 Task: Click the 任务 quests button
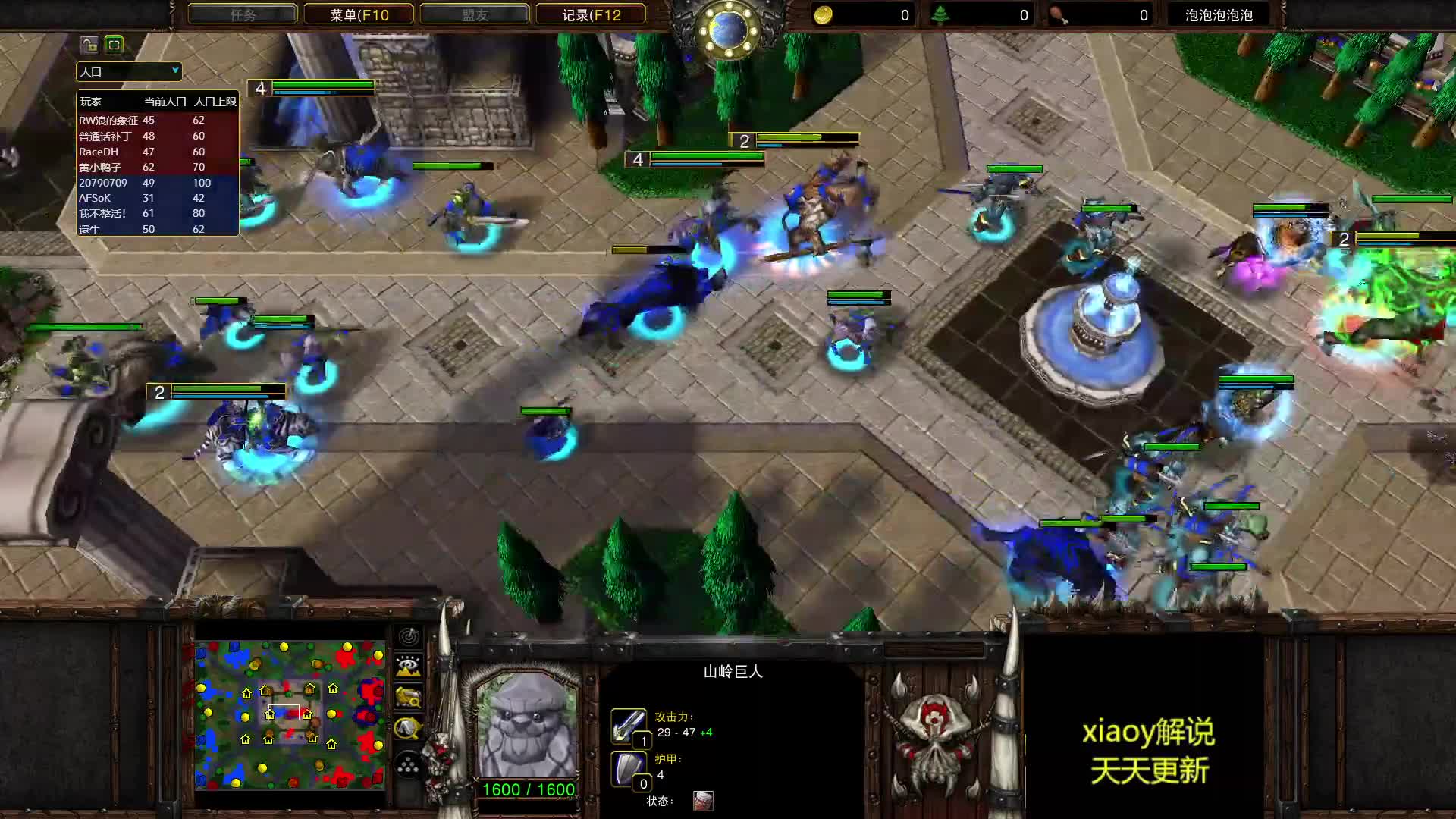[243, 14]
